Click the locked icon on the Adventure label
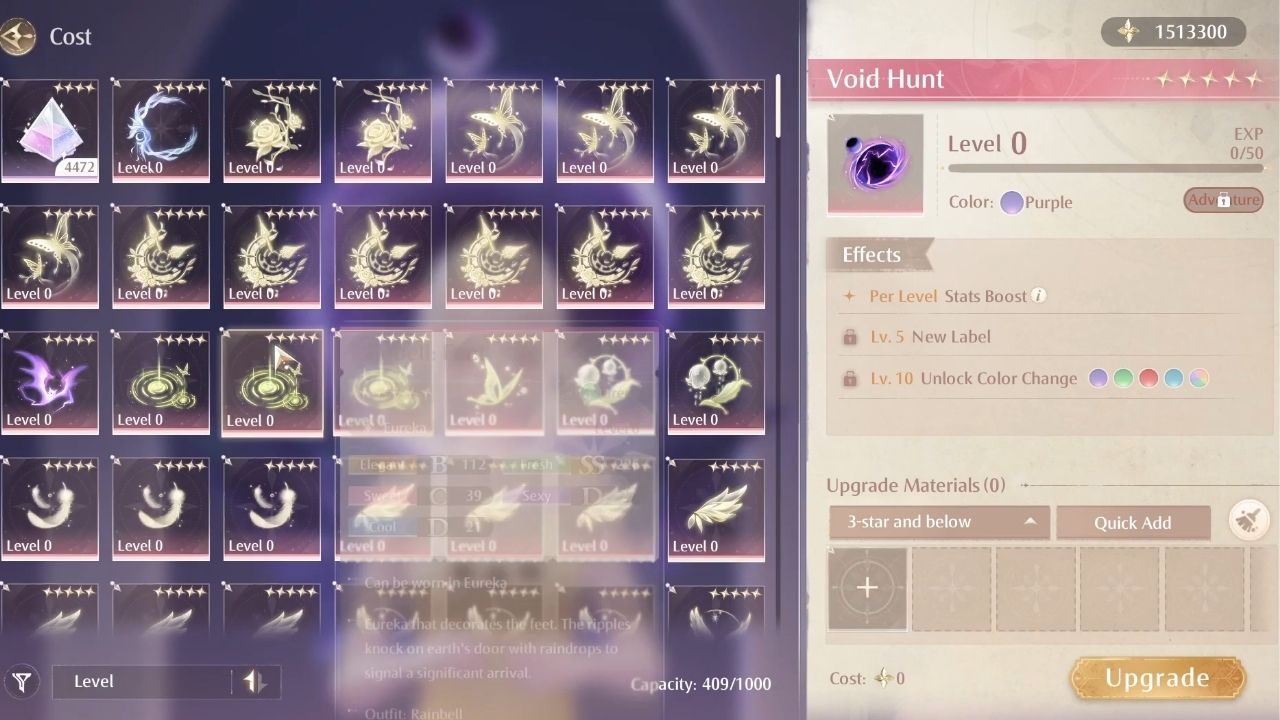Image resolution: width=1280 pixels, height=720 pixels. point(1222,200)
